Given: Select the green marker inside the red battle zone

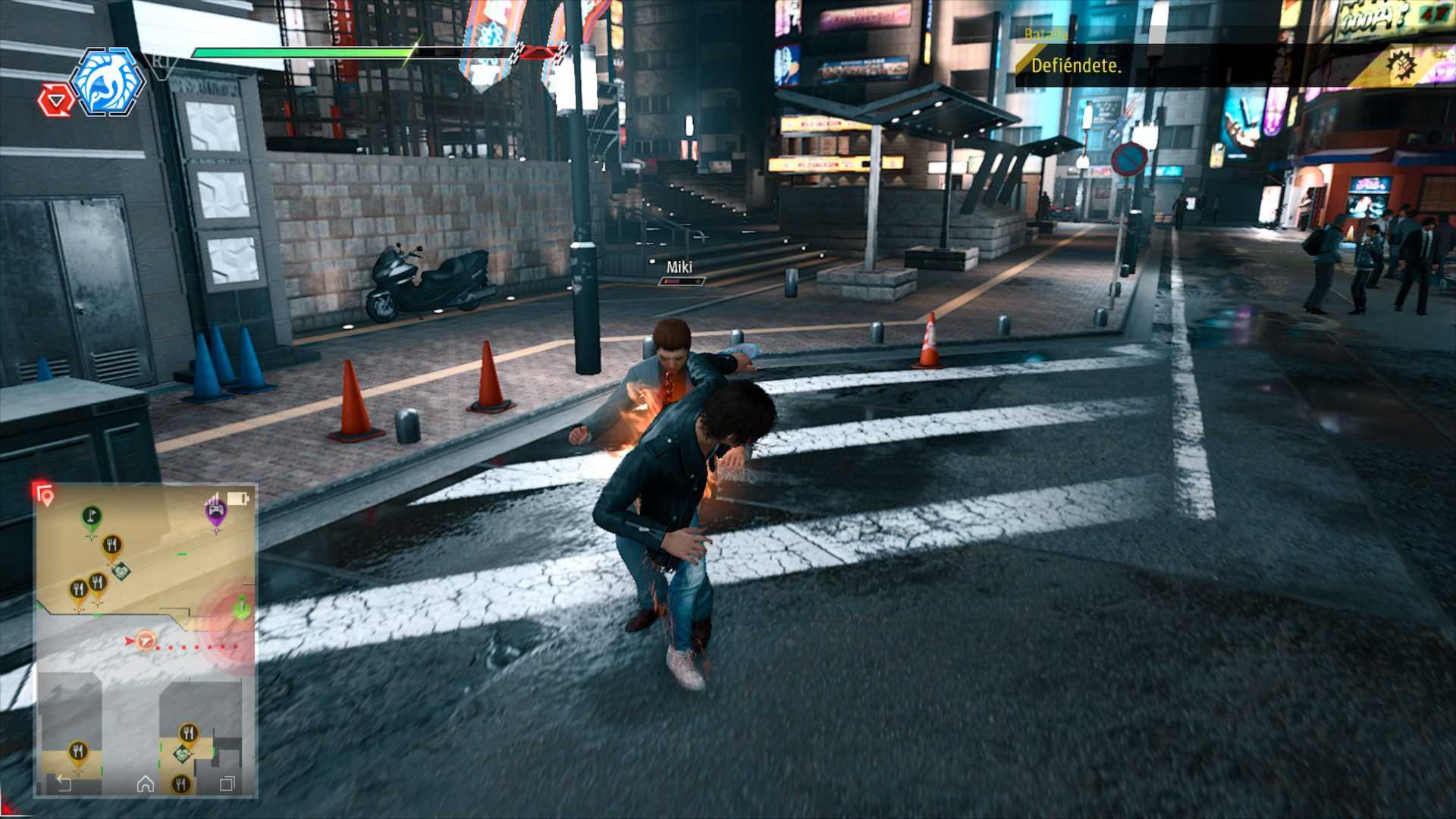Looking at the screenshot, I should pos(241,607).
